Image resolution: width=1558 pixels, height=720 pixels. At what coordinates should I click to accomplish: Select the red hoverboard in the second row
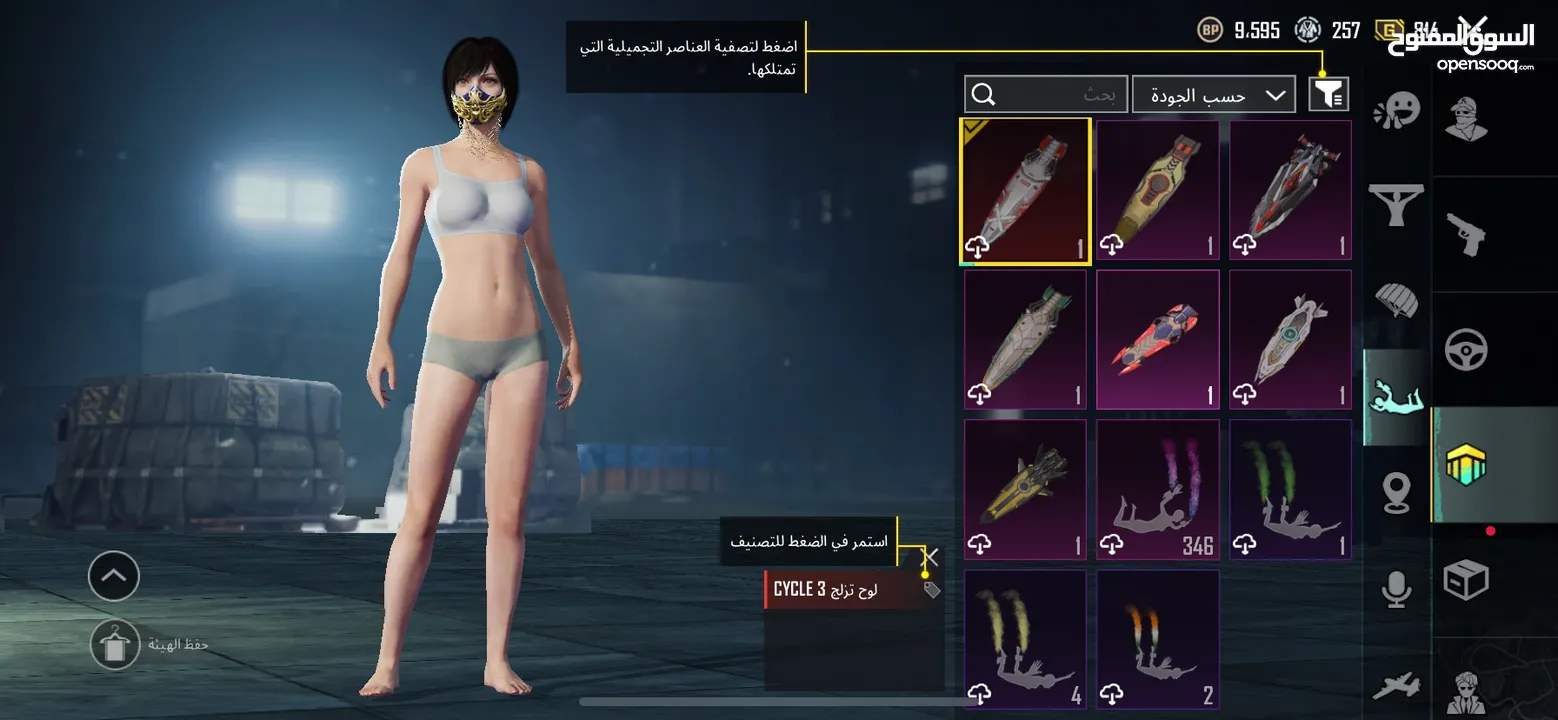coord(1157,339)
